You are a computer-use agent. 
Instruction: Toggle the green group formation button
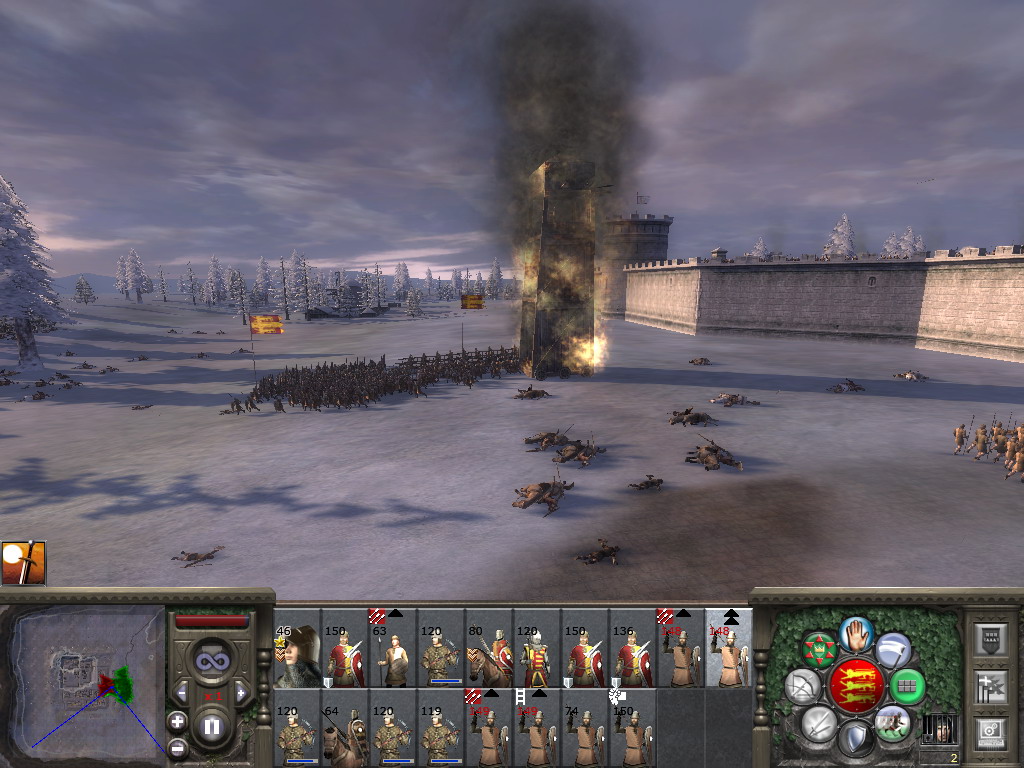point(906,686)
